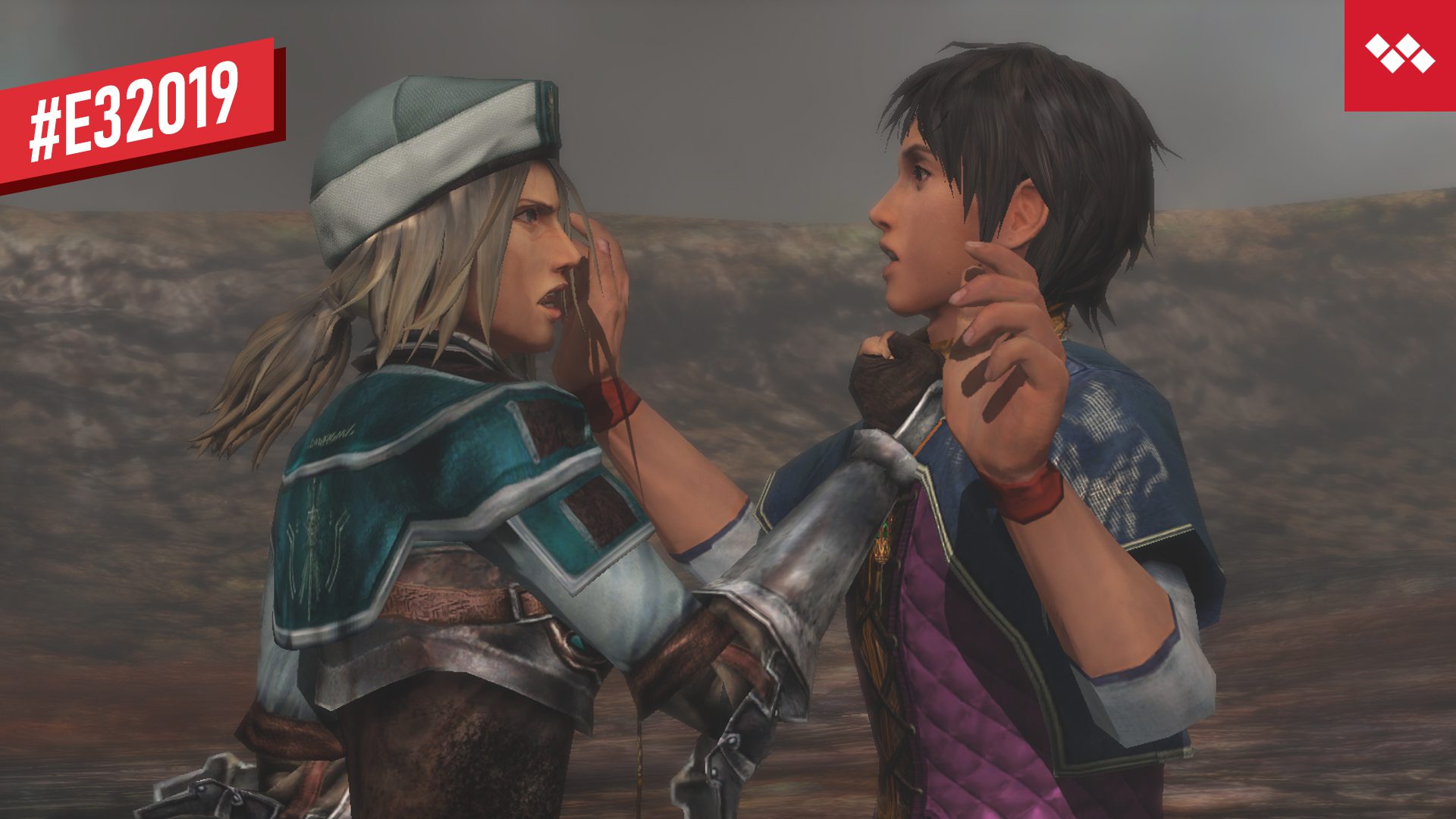Click the #E32019 hashtag banner
The image size is (1456, 819).
(x=136, y=112)
